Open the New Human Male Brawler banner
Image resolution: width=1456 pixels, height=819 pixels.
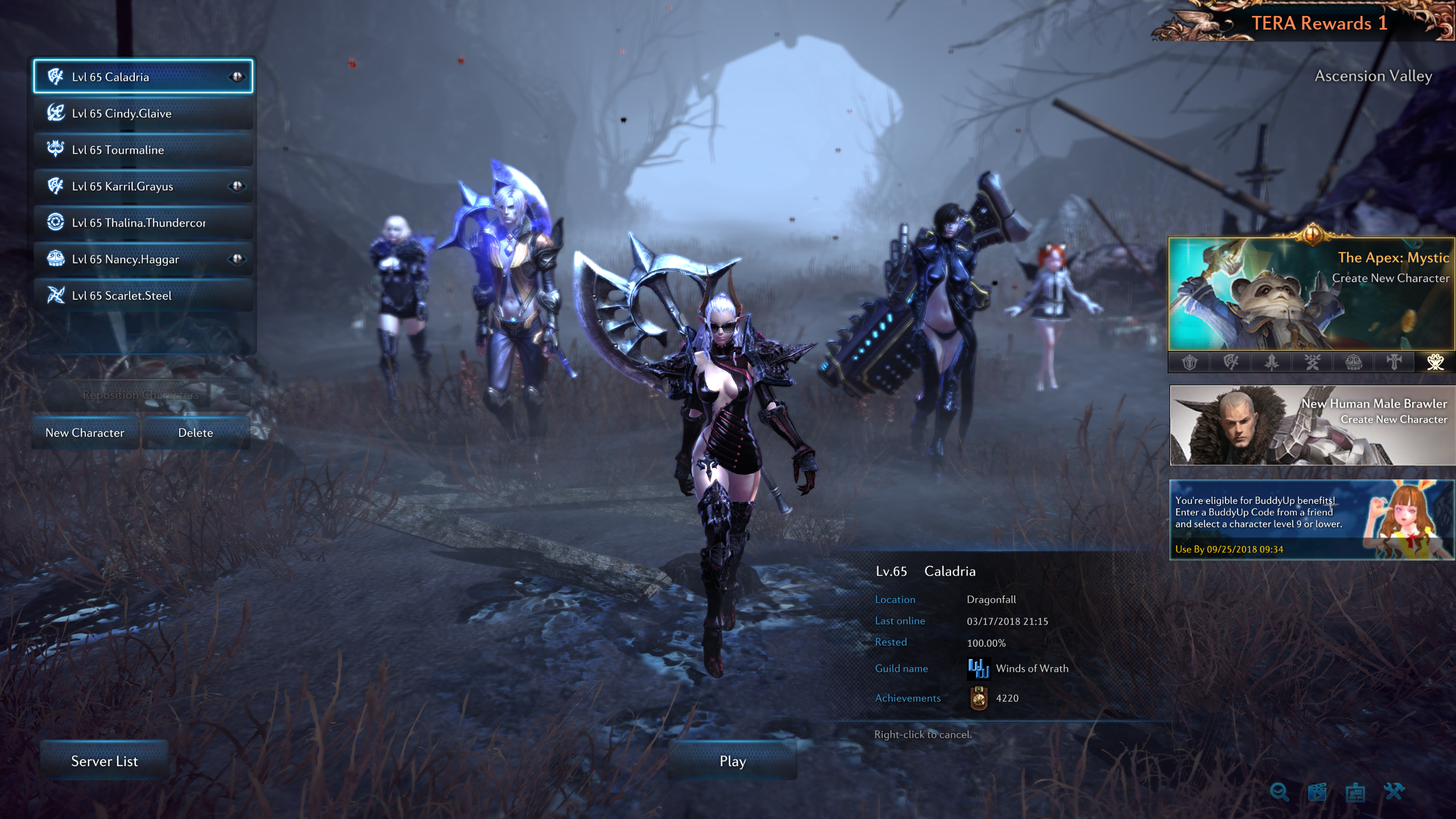click(x=1312, y=425)
